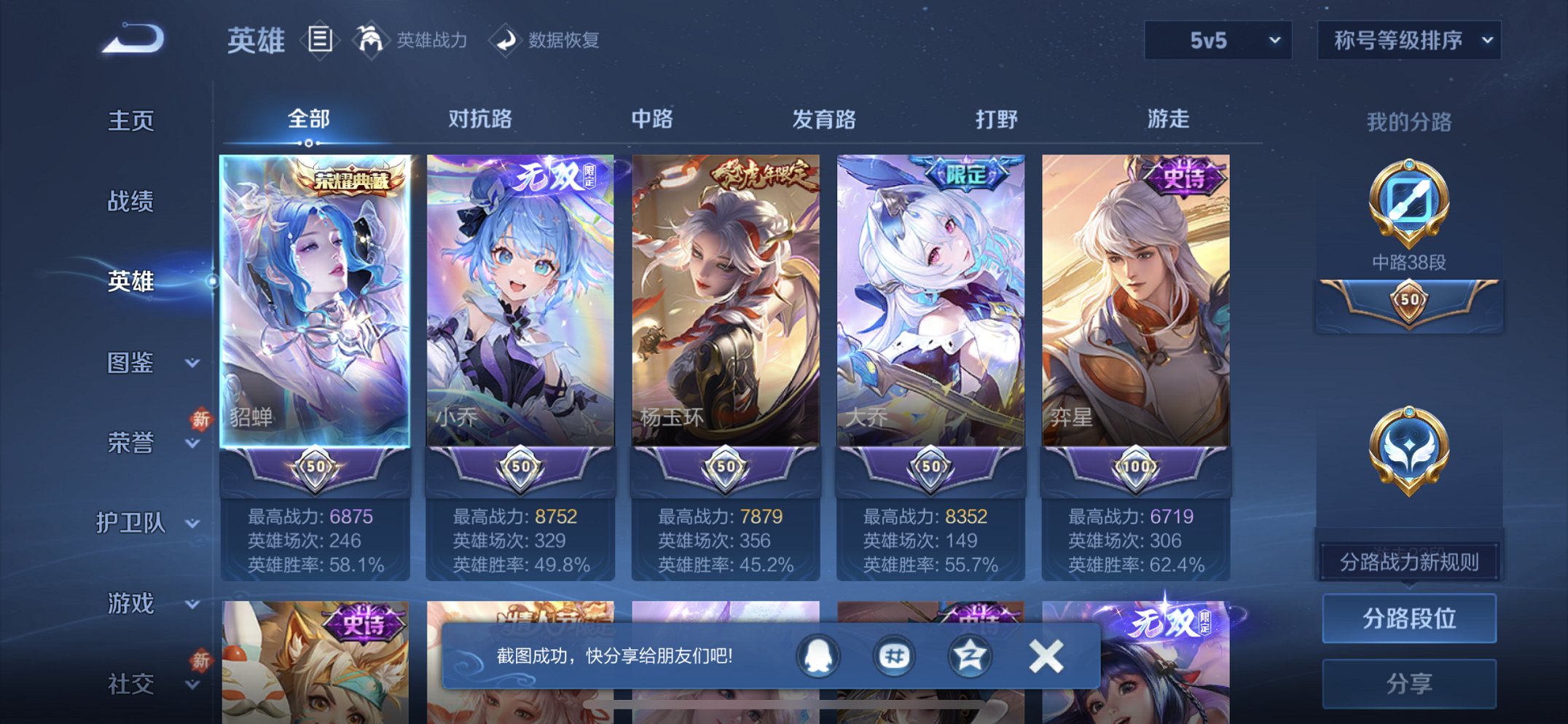This screenshot has width=1568, height=724.
Task: Share screenshot via QQ icon
Action: 817,655
